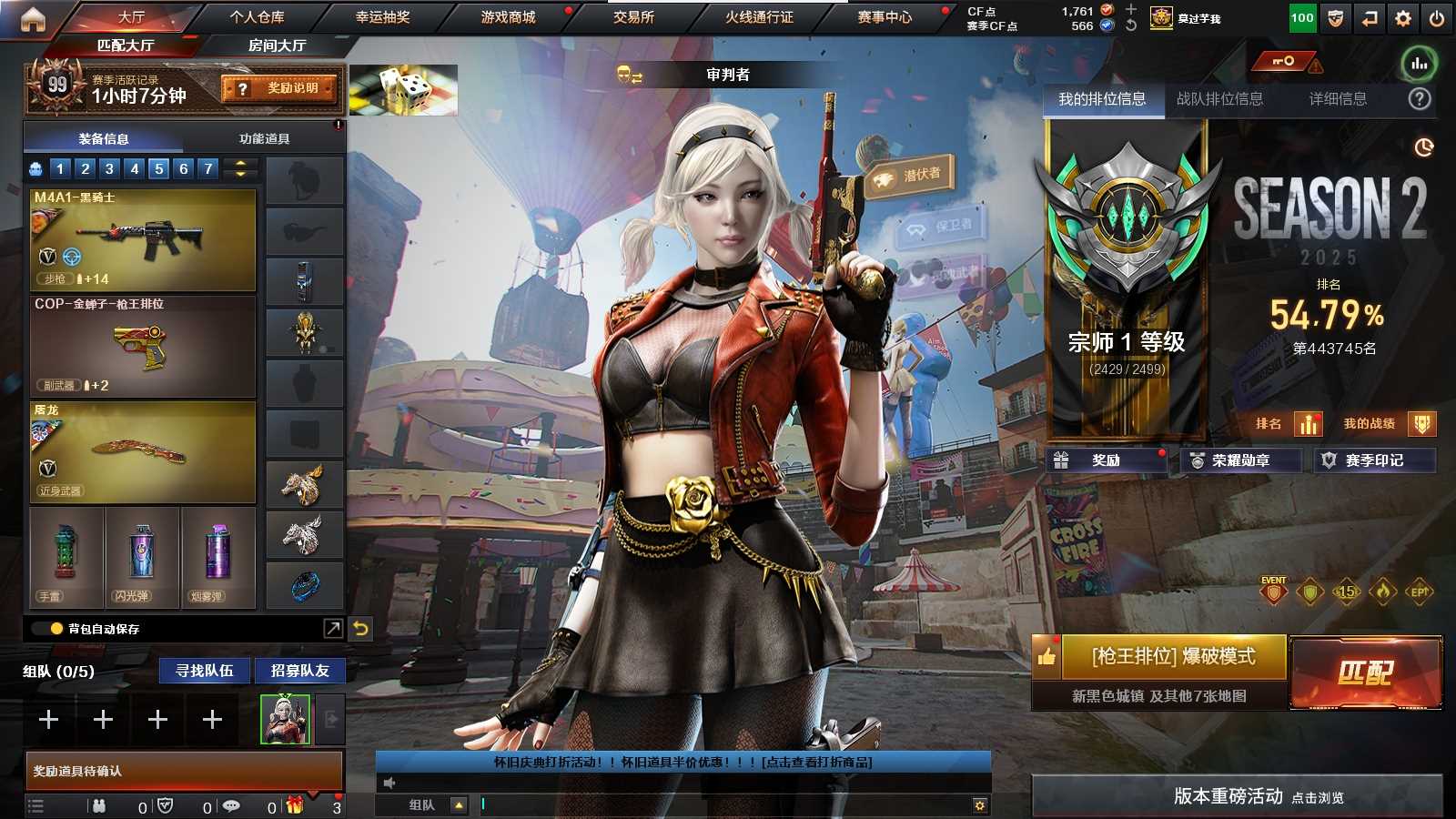Open the gear settings icon

click(1403, 18)
